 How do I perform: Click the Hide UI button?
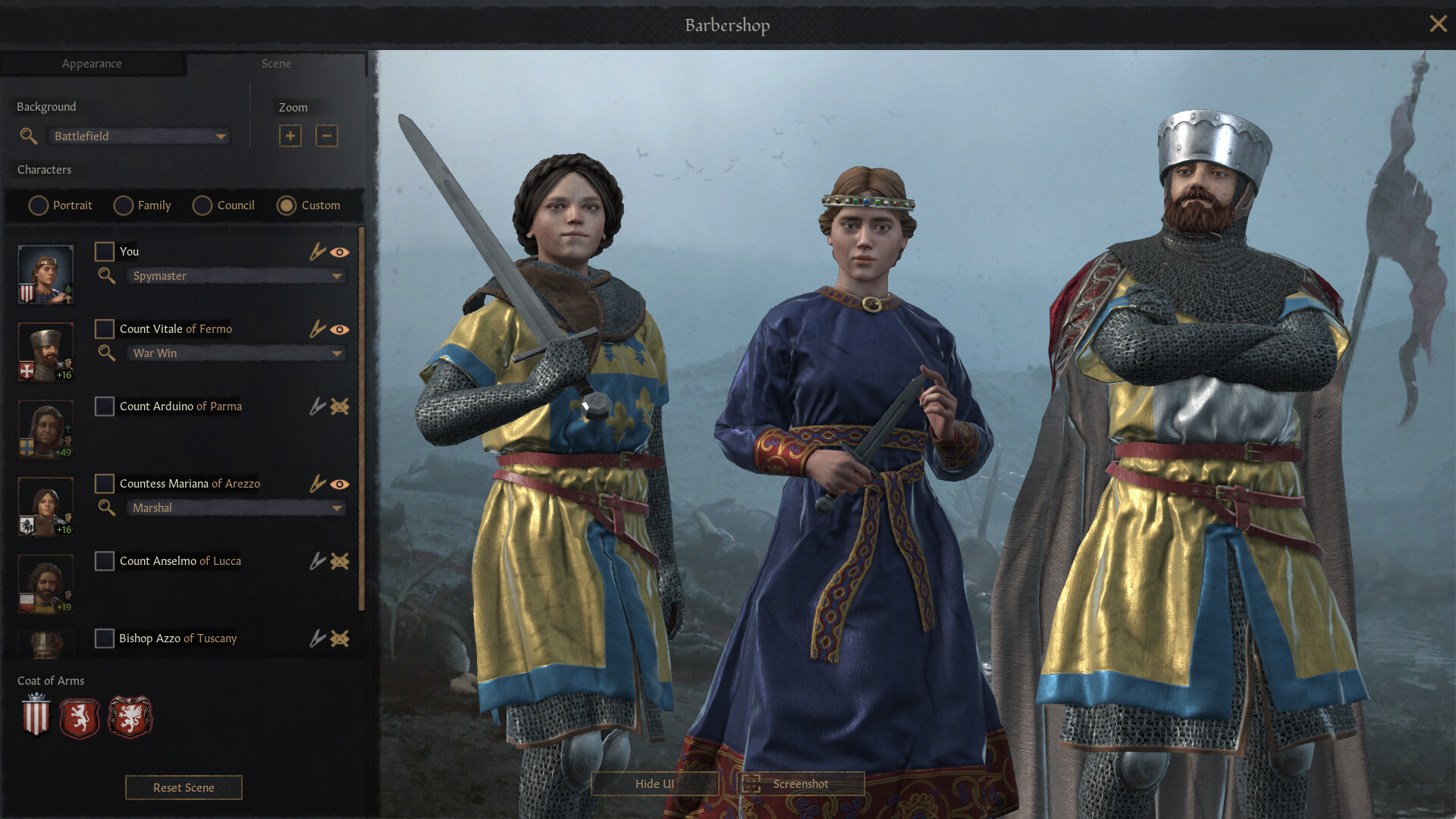(654, 783)
